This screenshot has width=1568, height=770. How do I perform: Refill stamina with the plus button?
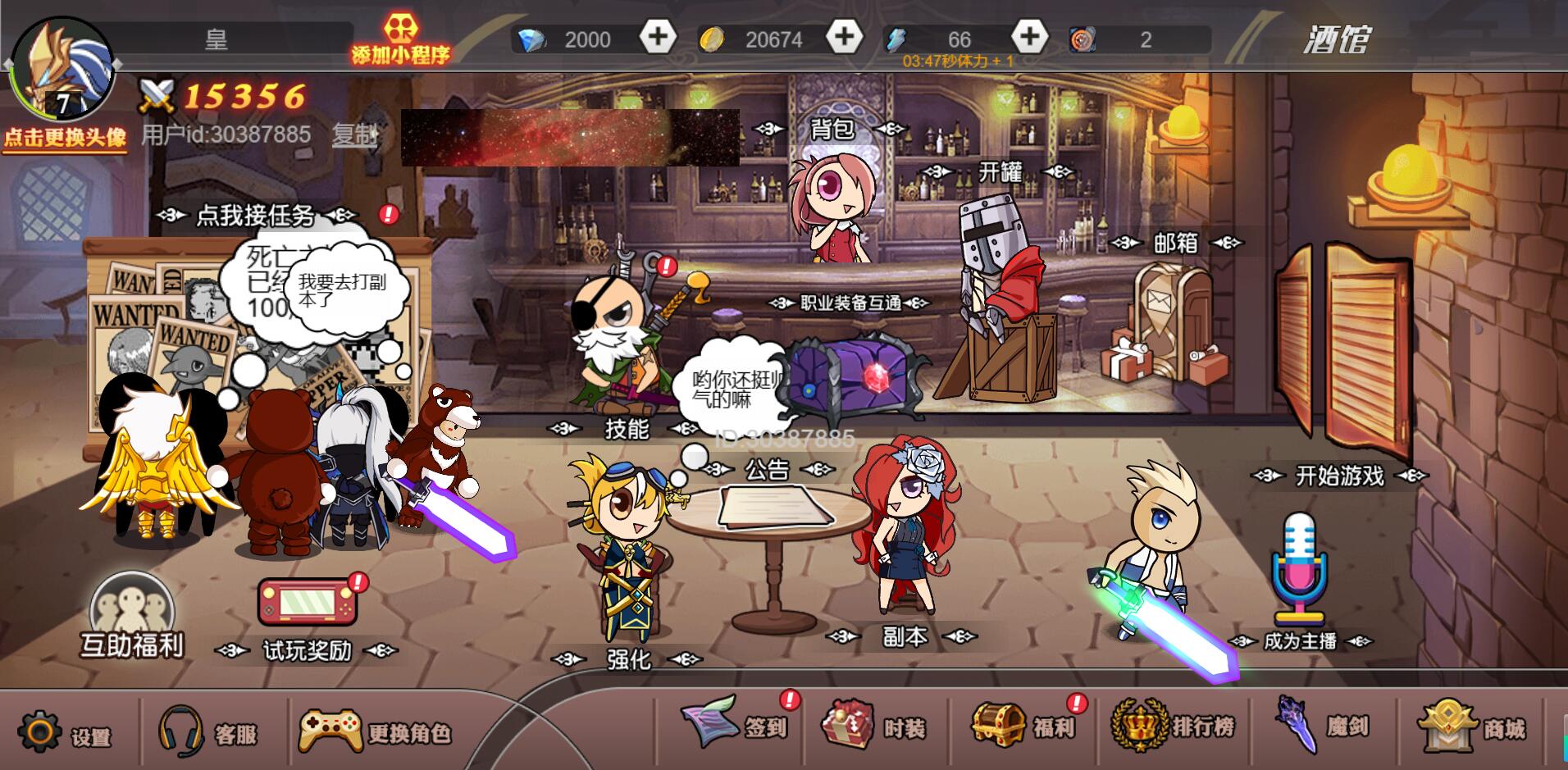click(1029, 37)
